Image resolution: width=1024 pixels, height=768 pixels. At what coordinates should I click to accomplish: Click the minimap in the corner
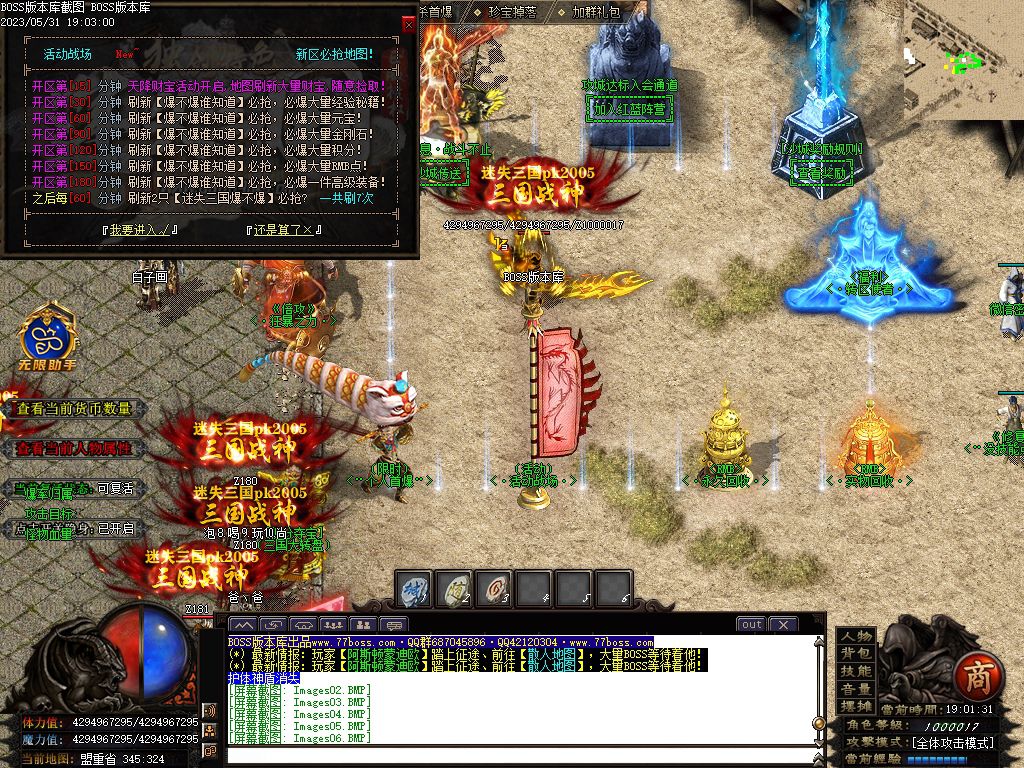click(963, 60)
